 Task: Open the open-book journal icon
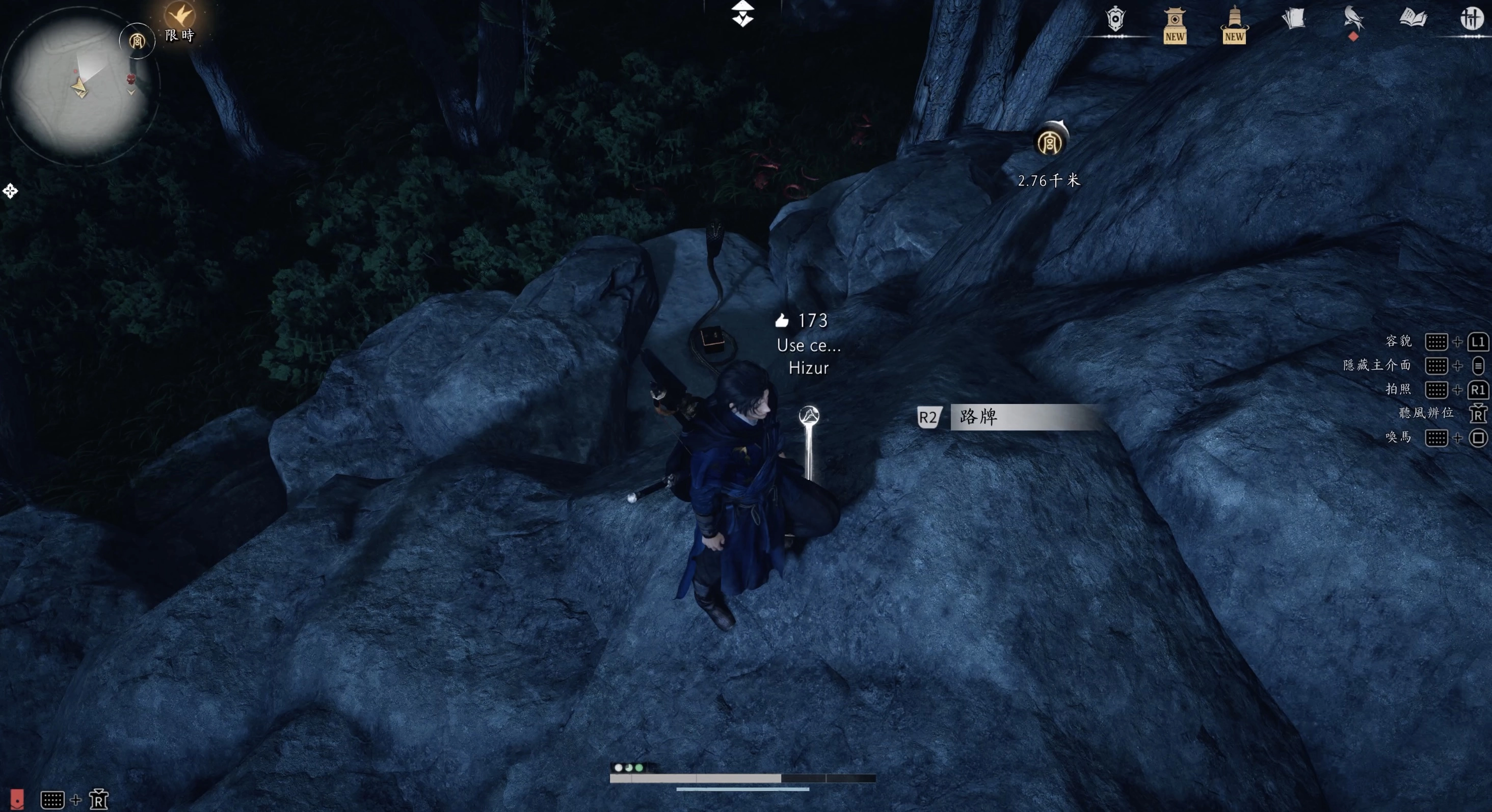coord(1413,18)
